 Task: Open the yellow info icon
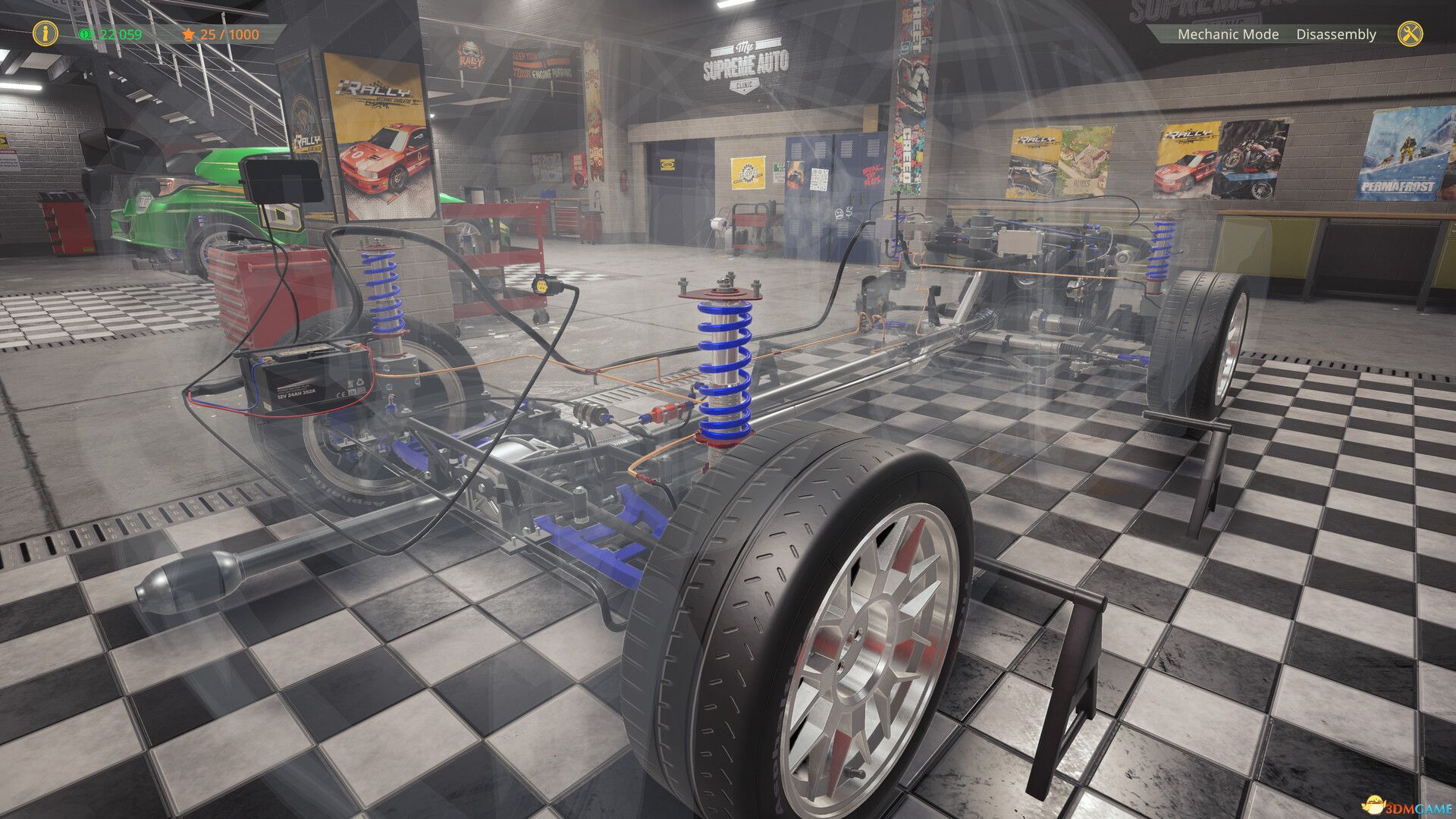(45, 33)
